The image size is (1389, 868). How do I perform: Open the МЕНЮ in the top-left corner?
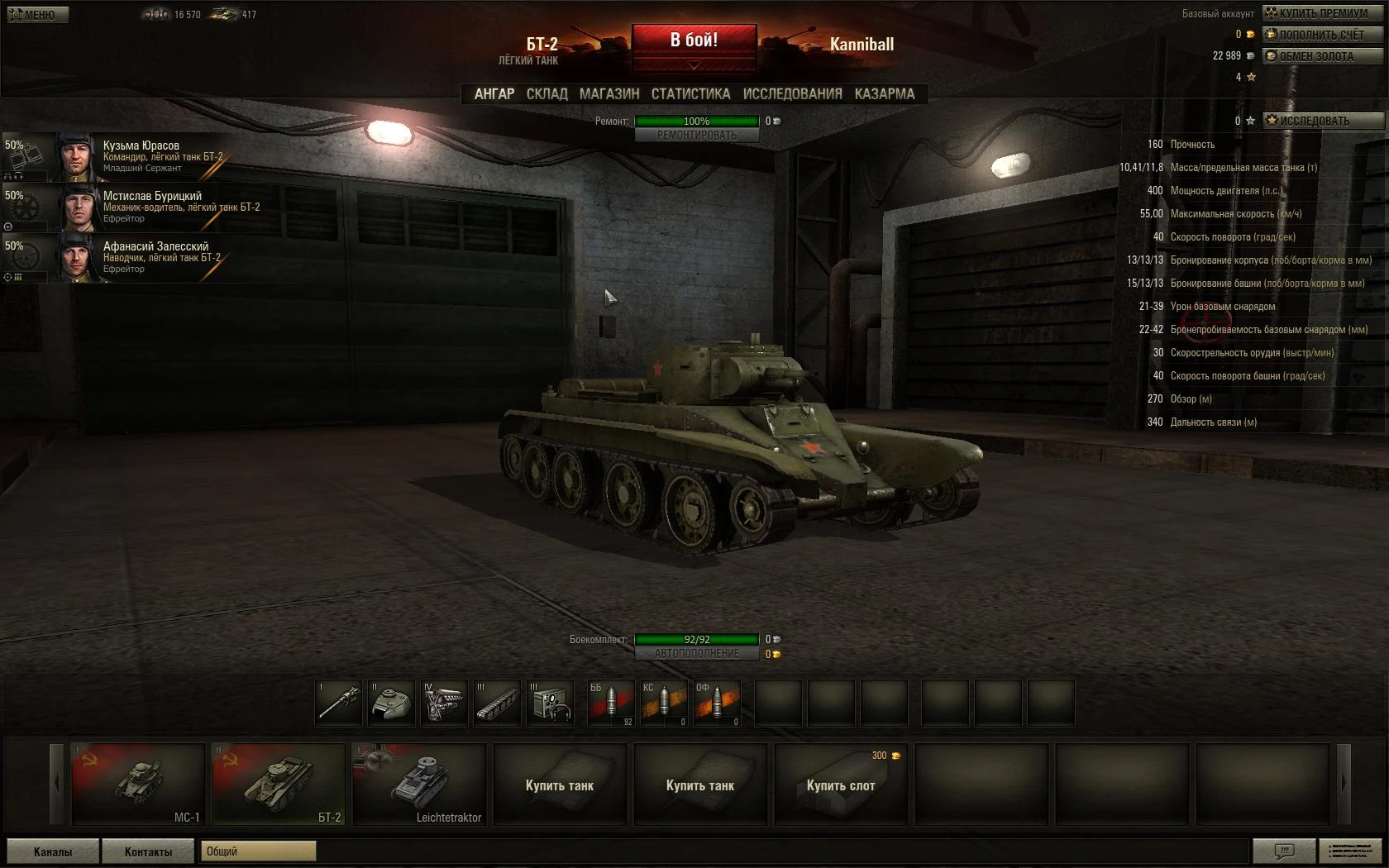point(36,14)
